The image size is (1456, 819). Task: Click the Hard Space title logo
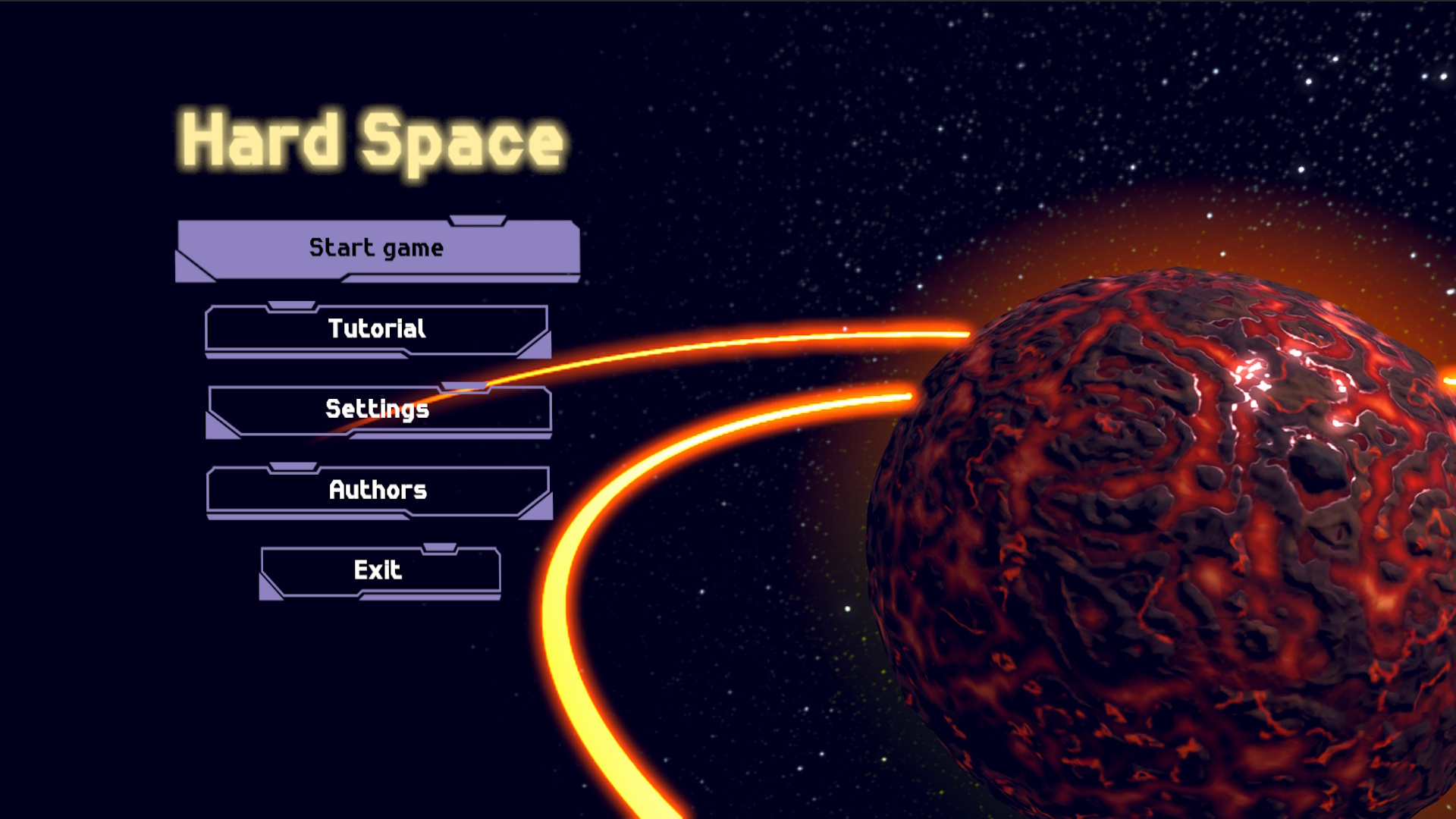[367, 140]
